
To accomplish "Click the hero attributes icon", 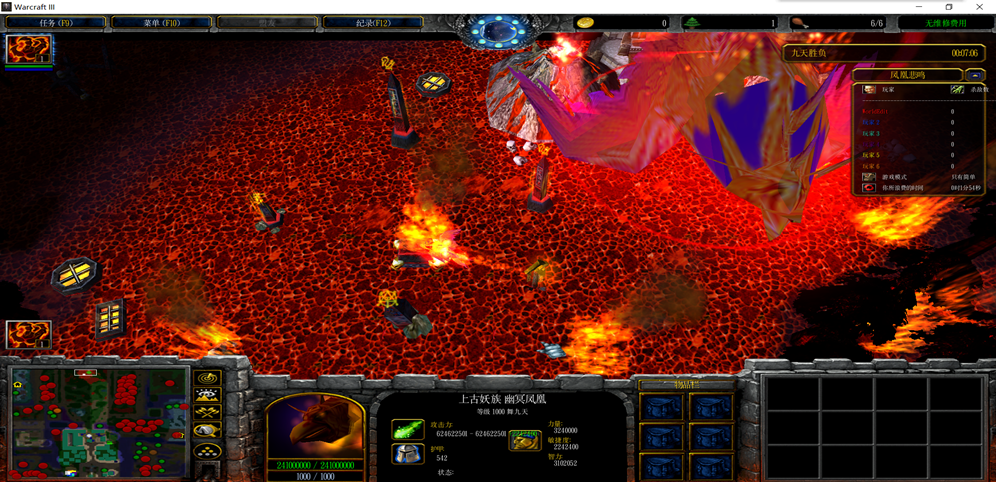I will pos(525,439).
